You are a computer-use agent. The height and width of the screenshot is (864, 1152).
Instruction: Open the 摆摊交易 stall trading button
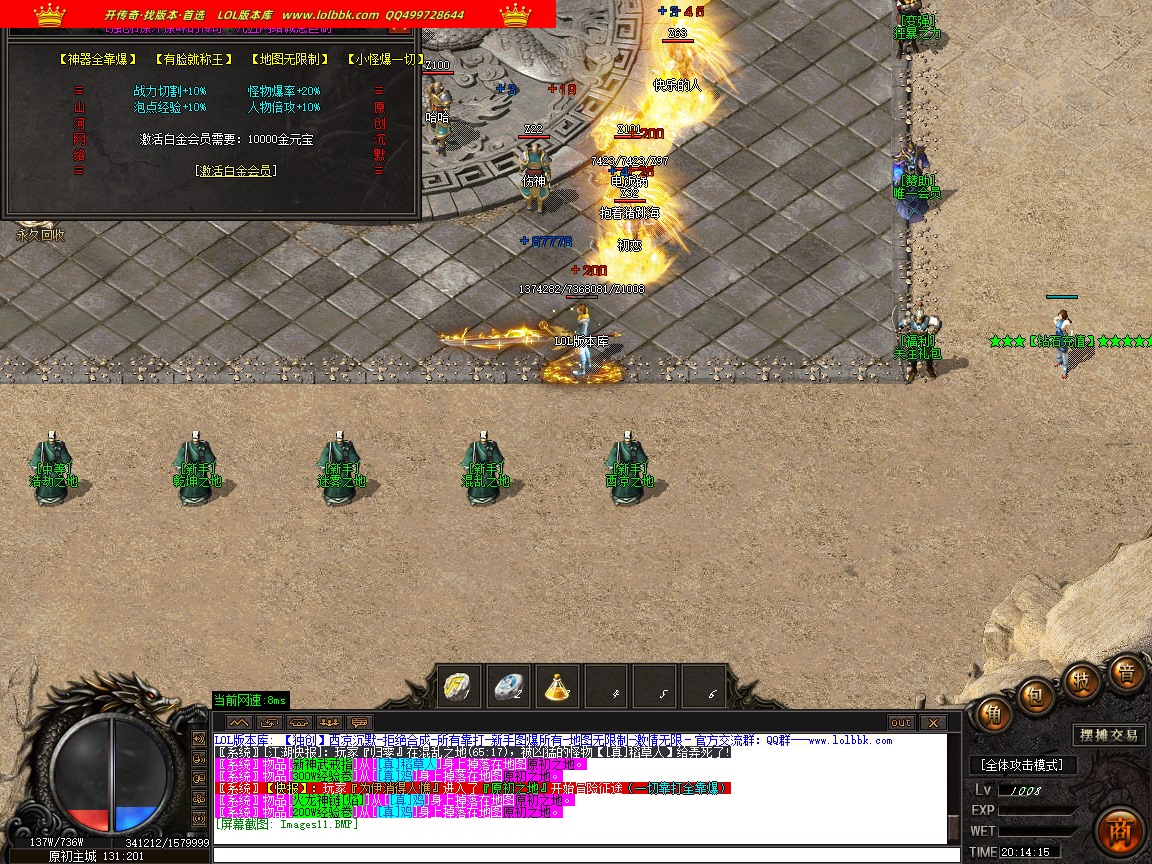1109,735
